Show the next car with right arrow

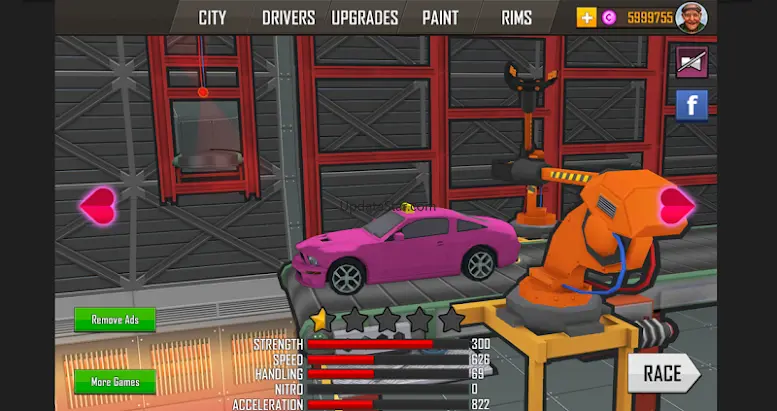click(676, 205)
